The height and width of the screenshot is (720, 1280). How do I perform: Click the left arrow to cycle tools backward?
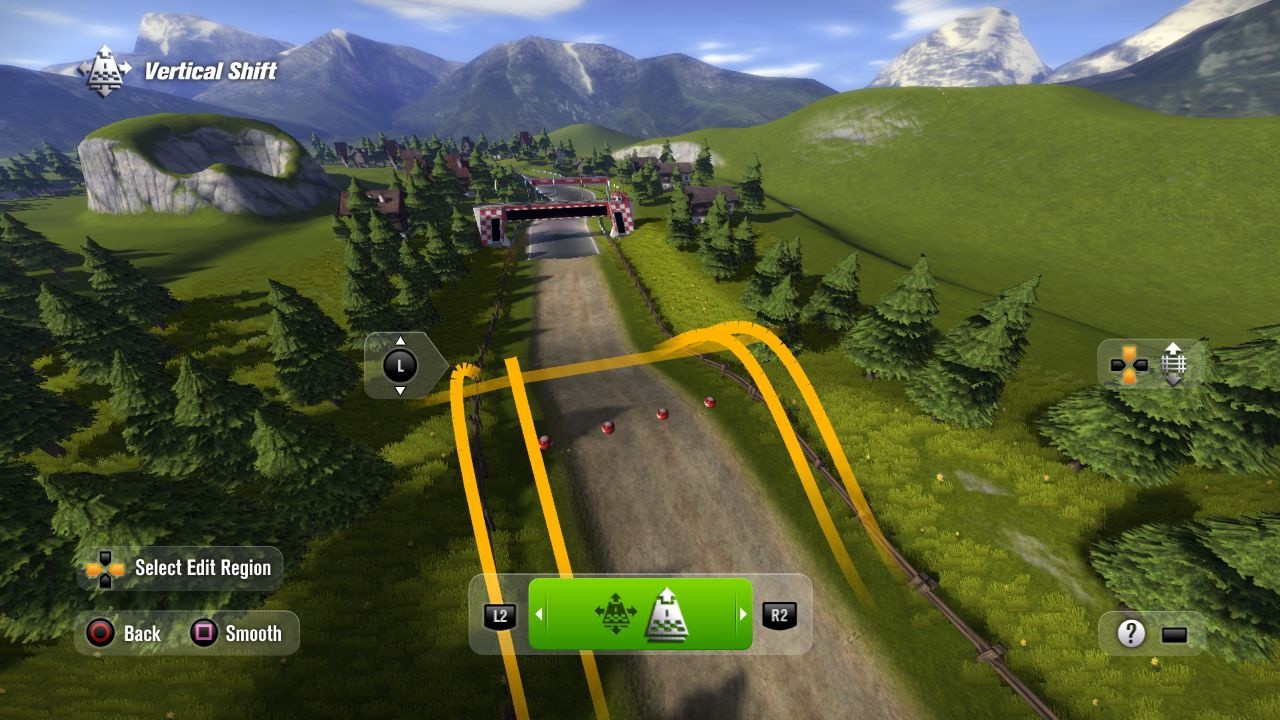click(x=540, y=614)
